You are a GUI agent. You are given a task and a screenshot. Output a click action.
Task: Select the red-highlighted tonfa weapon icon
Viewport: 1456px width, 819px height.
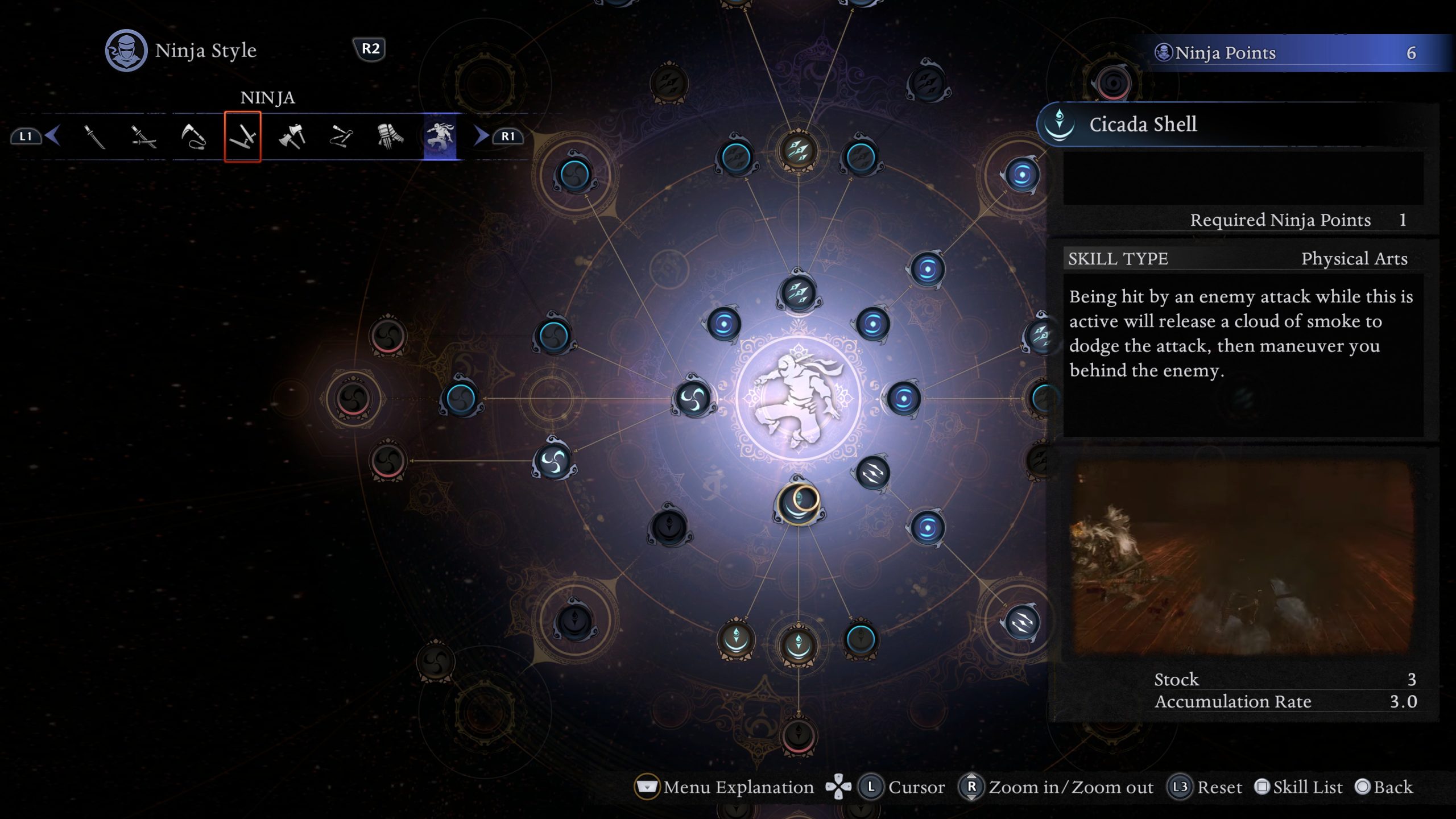243,136
